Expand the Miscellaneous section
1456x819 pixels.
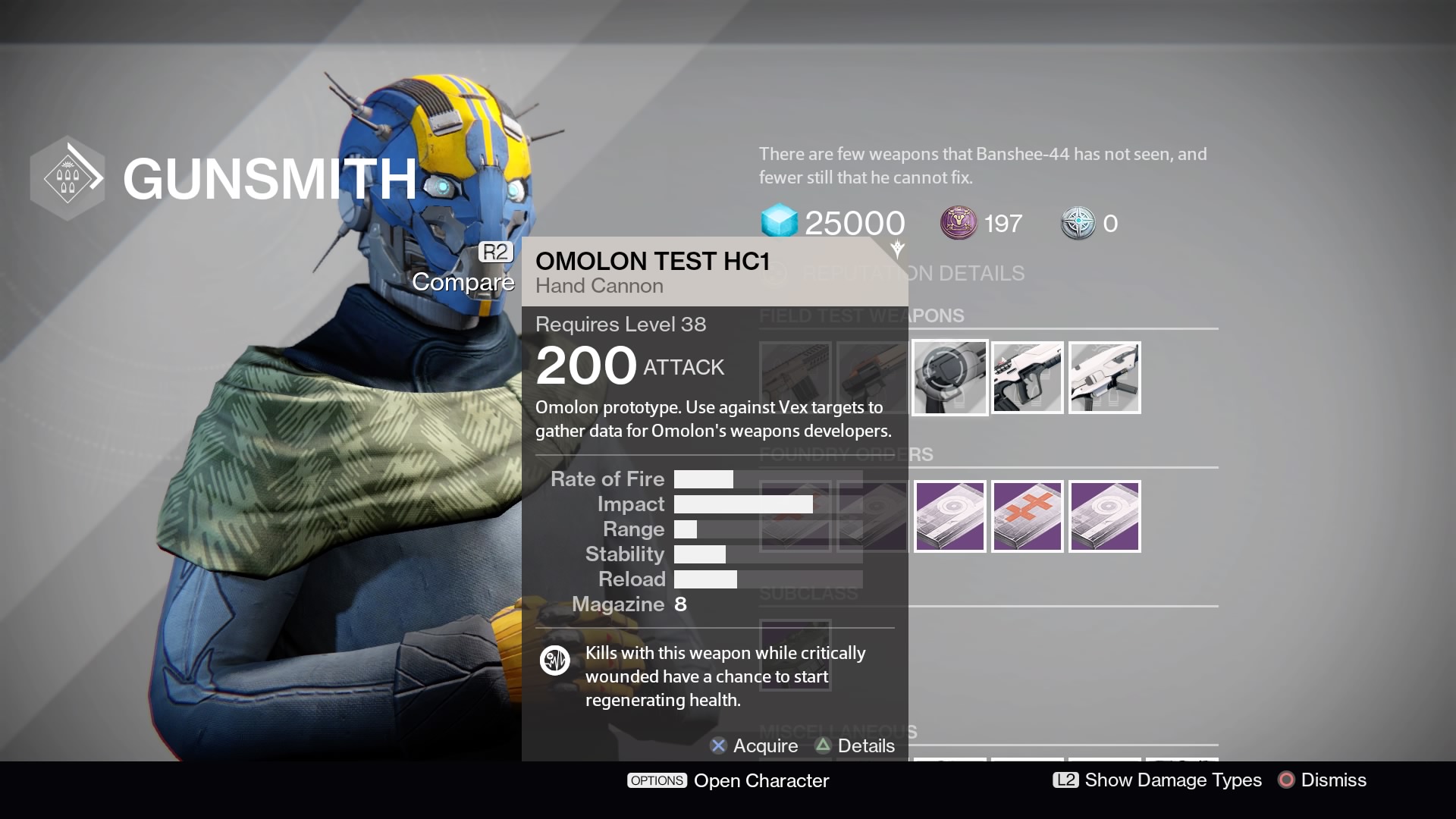coord(838,731)
